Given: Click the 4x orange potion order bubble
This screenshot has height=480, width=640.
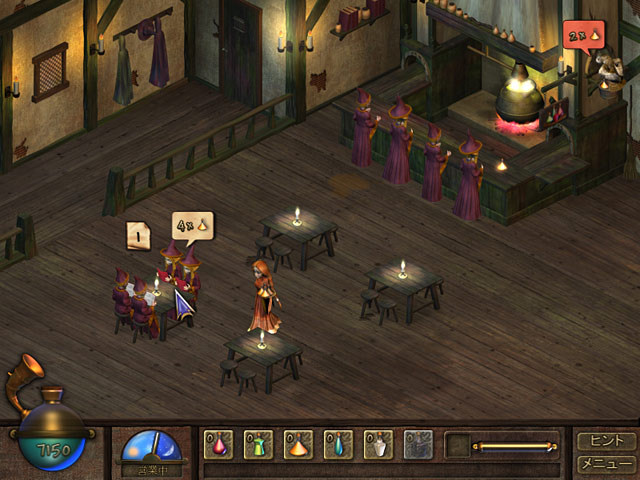Looking at the screenshot, I should [191, 226].
